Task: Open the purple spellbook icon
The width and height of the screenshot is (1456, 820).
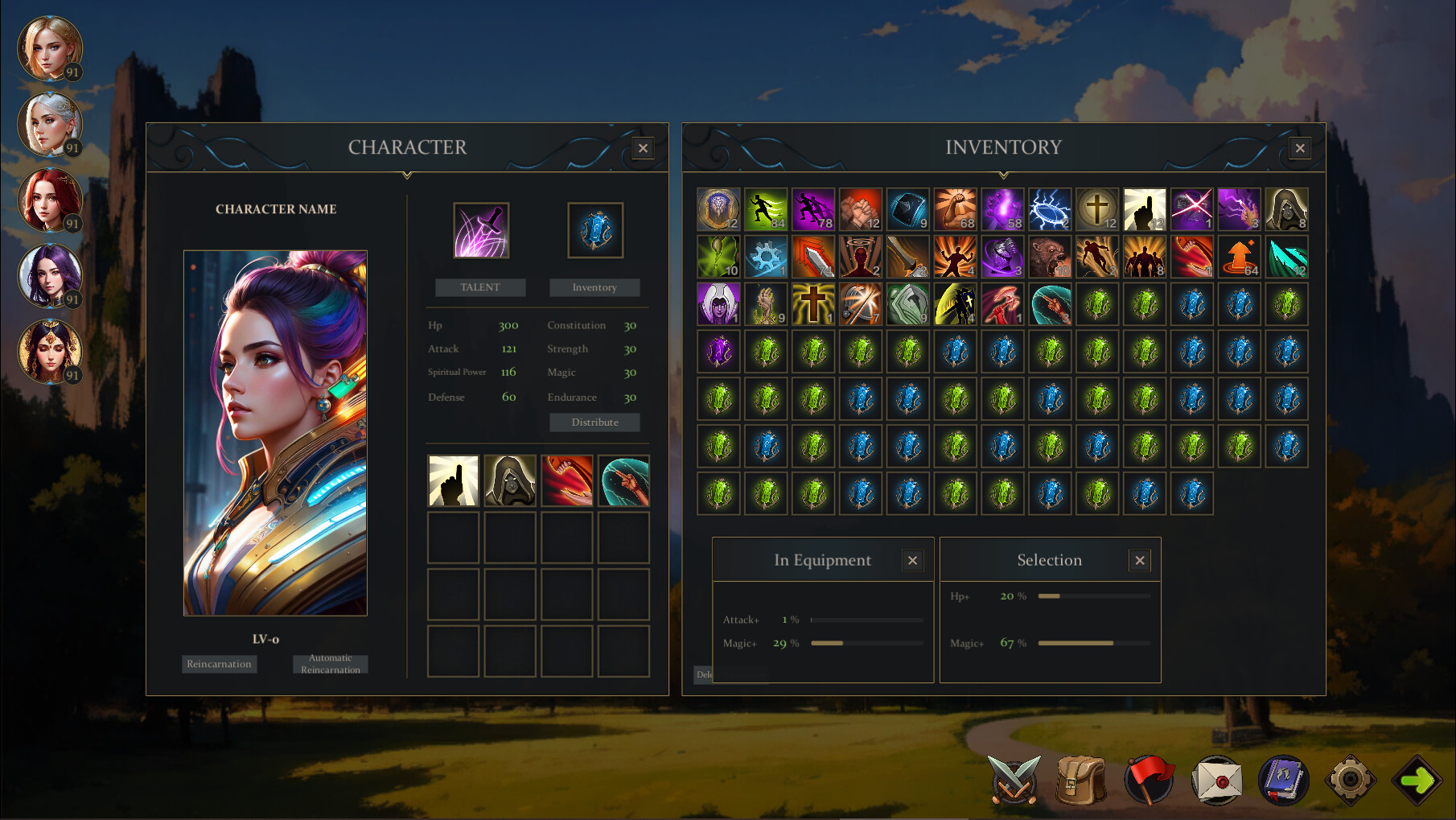Action: (x=1285, y=779)
